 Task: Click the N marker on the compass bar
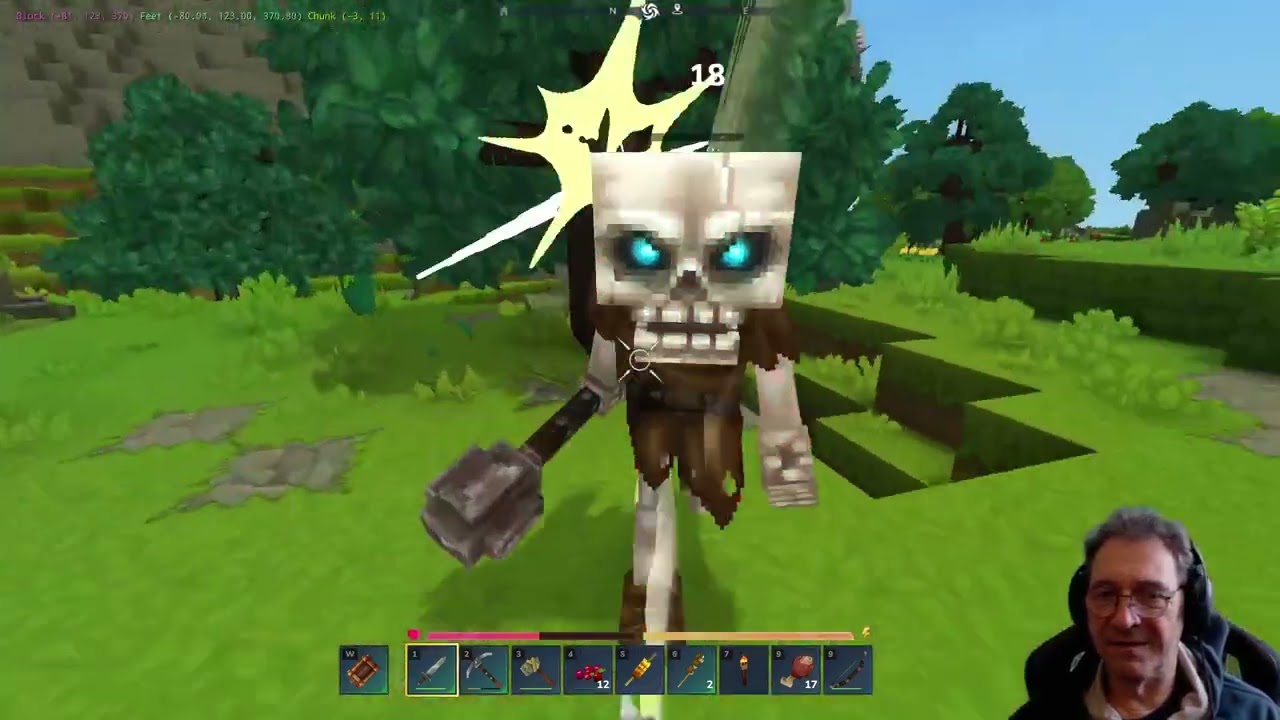[x=613, y=11]
